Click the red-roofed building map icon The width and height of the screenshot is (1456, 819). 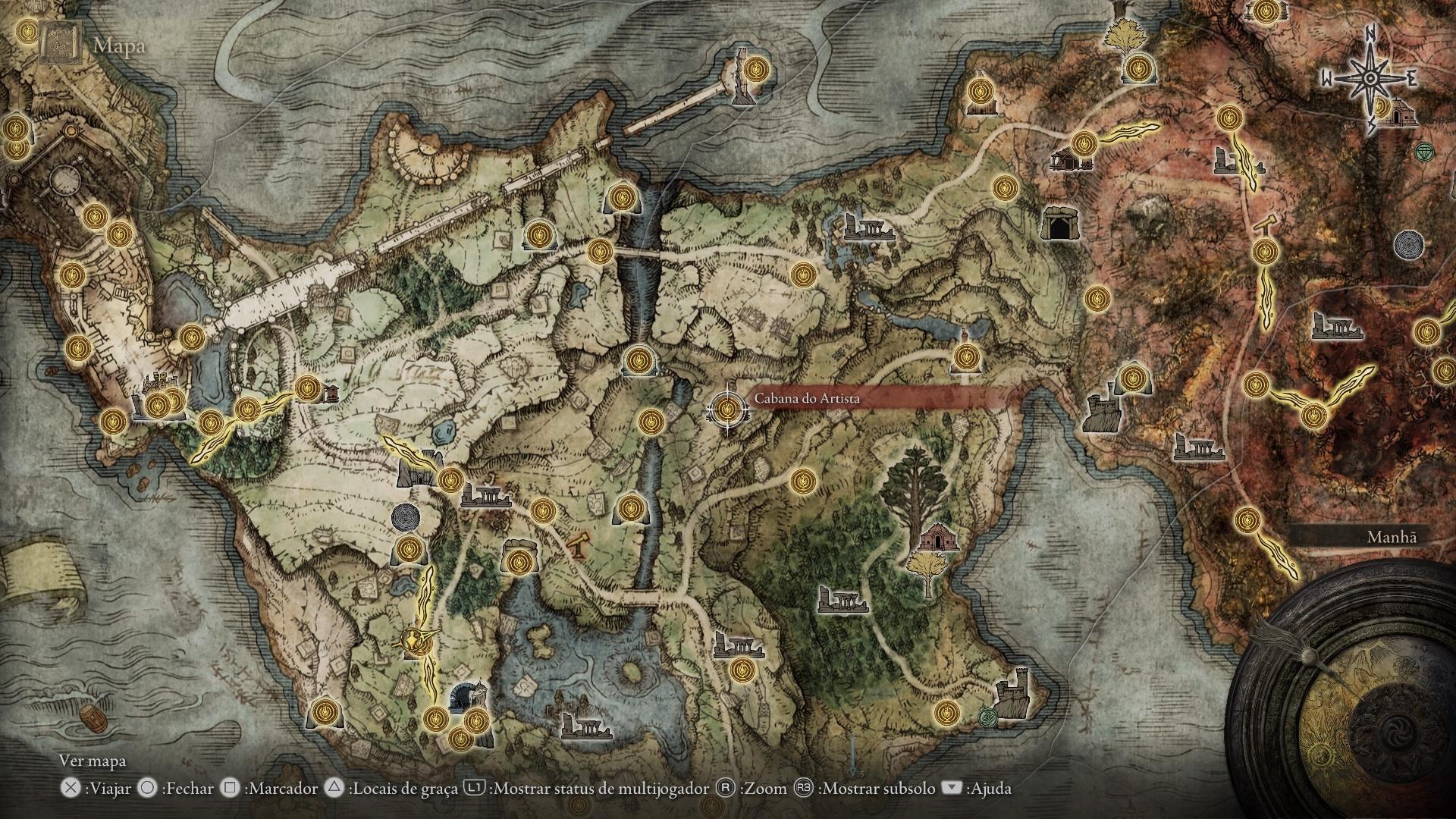point(939,538)
